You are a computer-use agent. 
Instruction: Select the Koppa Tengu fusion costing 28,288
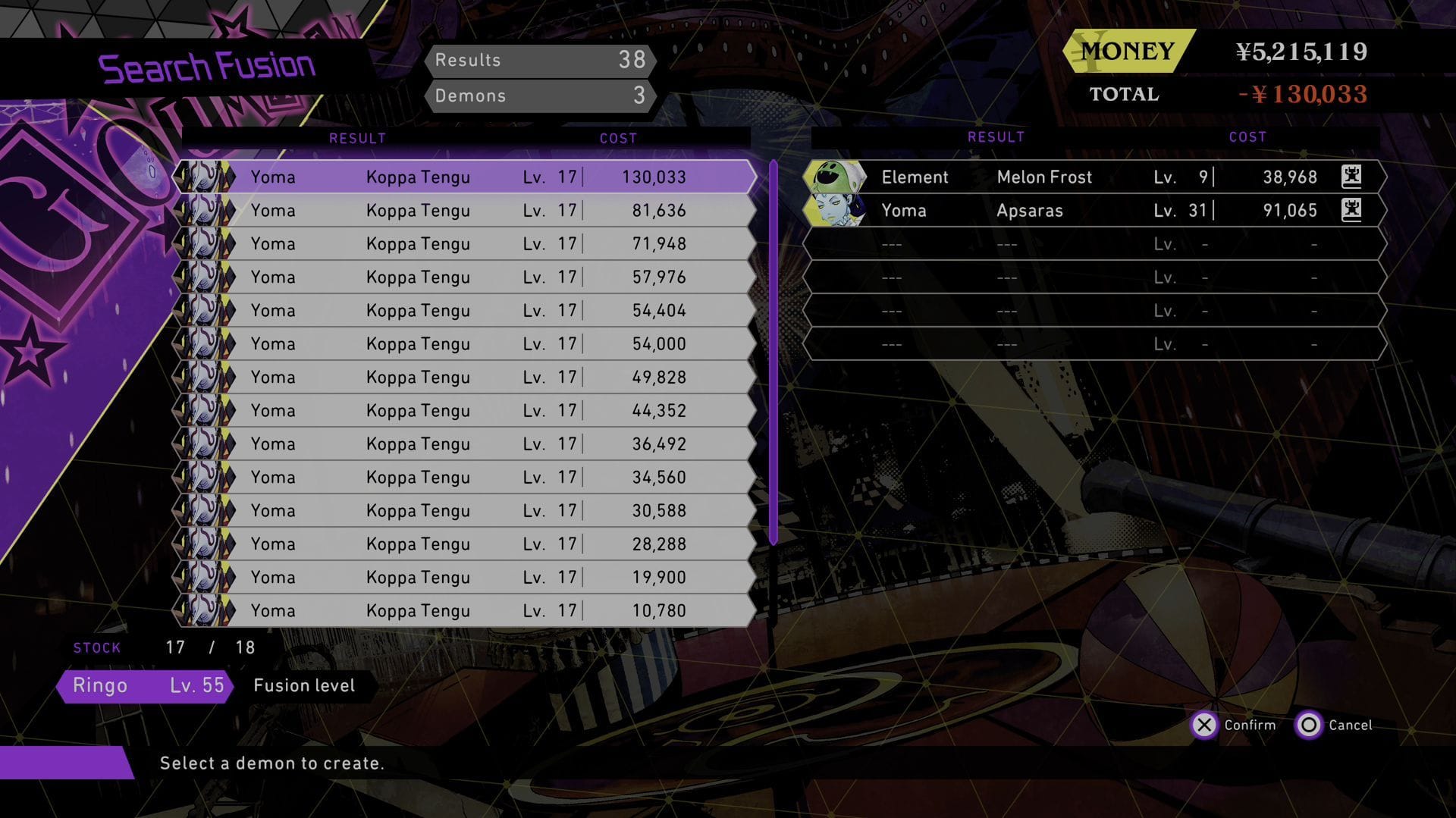[466, 544]
